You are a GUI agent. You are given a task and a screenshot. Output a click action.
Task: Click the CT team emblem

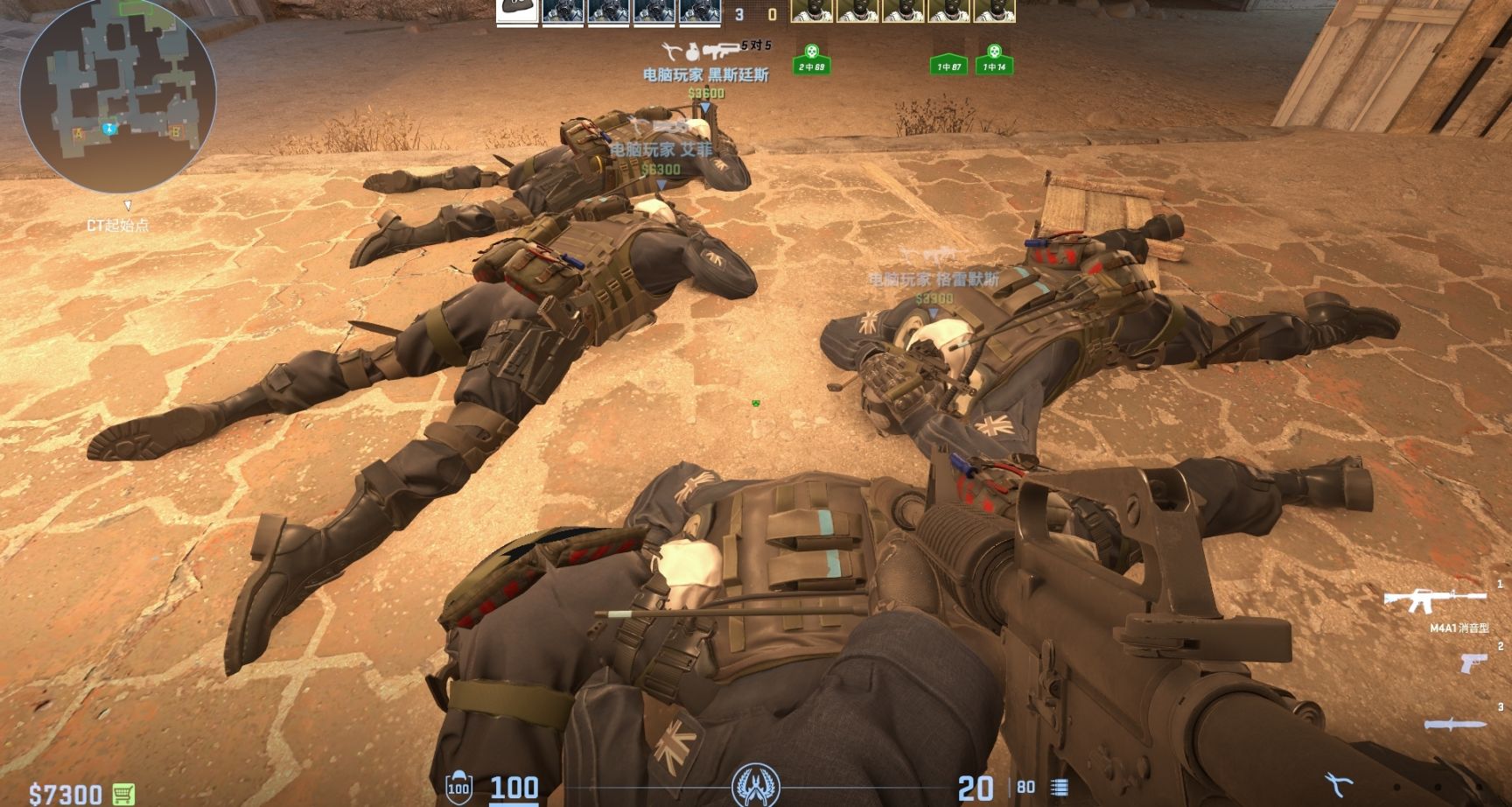tap(755, 785)
